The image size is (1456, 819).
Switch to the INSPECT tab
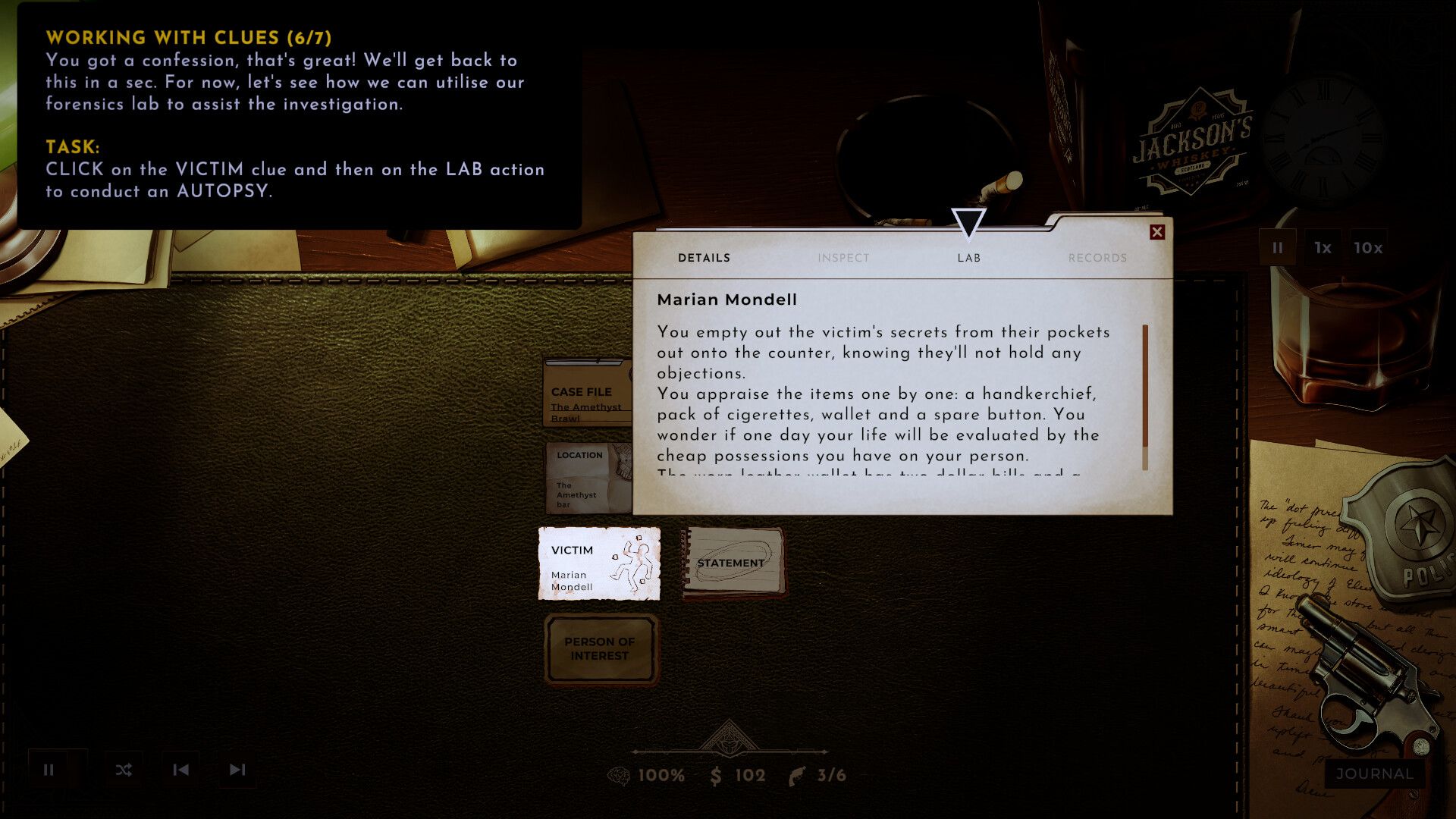pyautogui.click(x=843, y=258)
